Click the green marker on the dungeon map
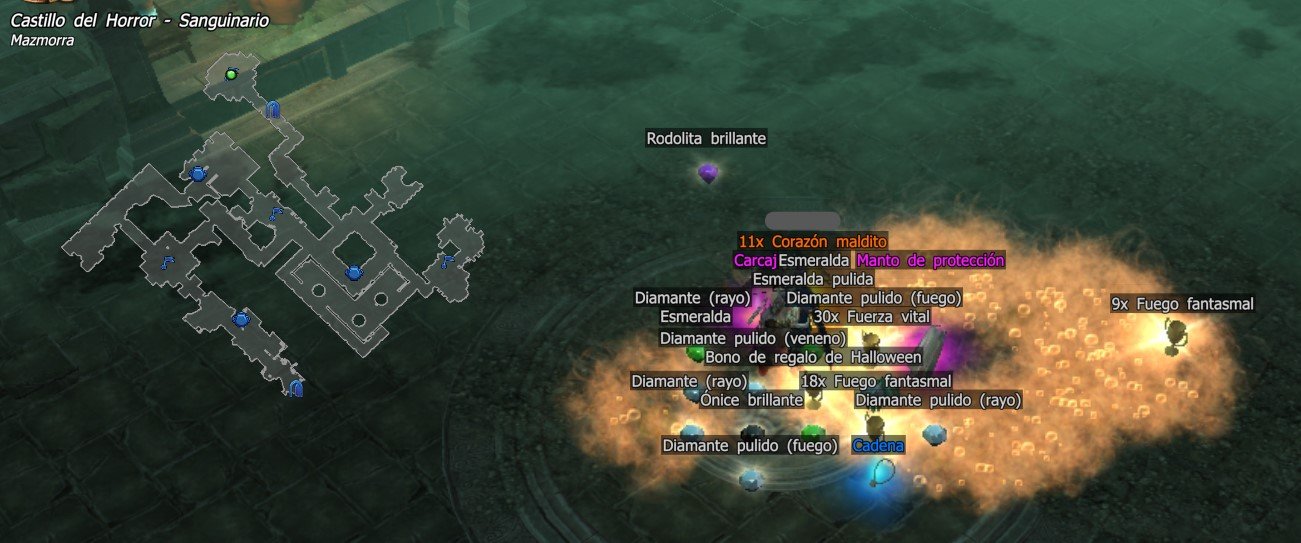 (x=231, y=74)
